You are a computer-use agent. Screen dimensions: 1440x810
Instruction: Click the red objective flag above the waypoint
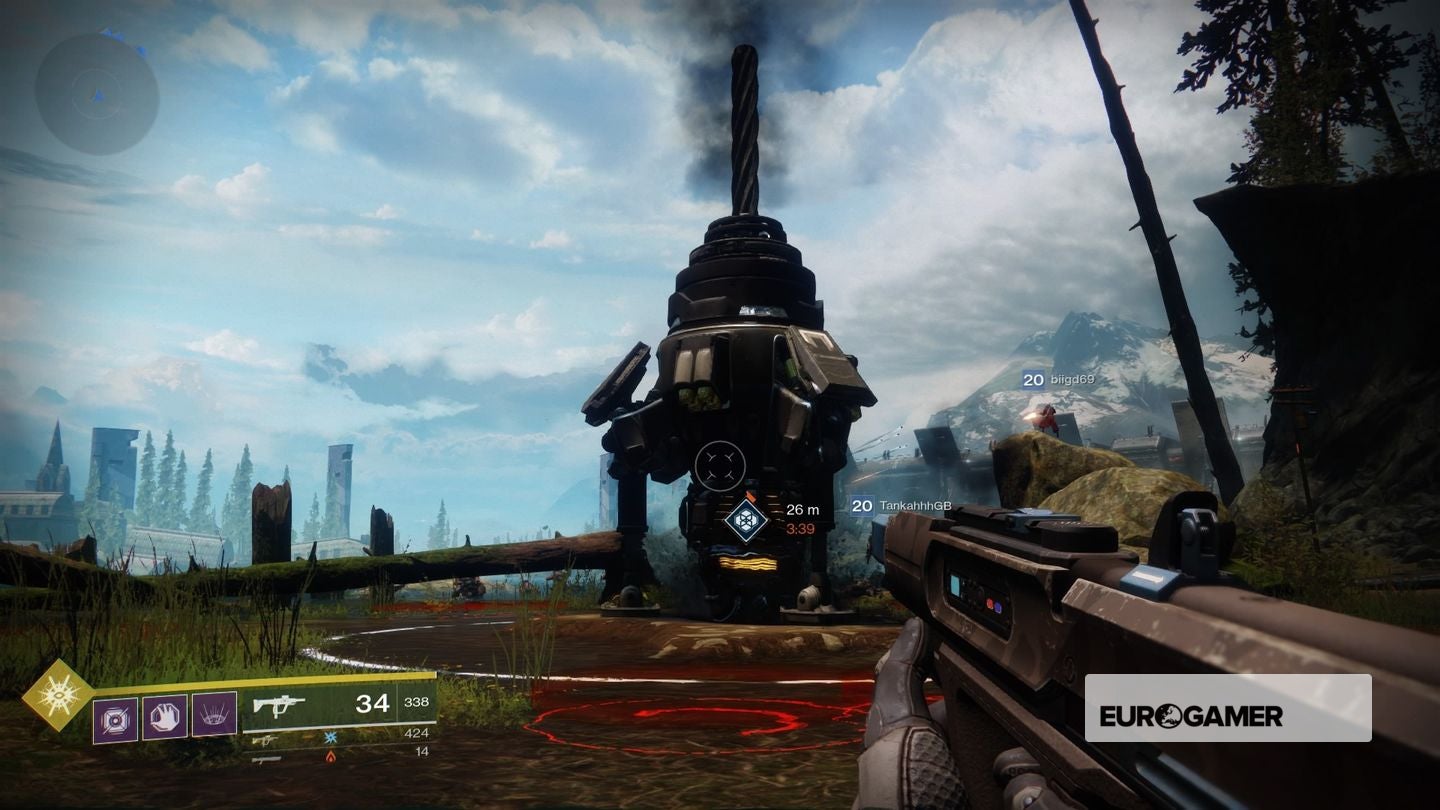[750, 497]
